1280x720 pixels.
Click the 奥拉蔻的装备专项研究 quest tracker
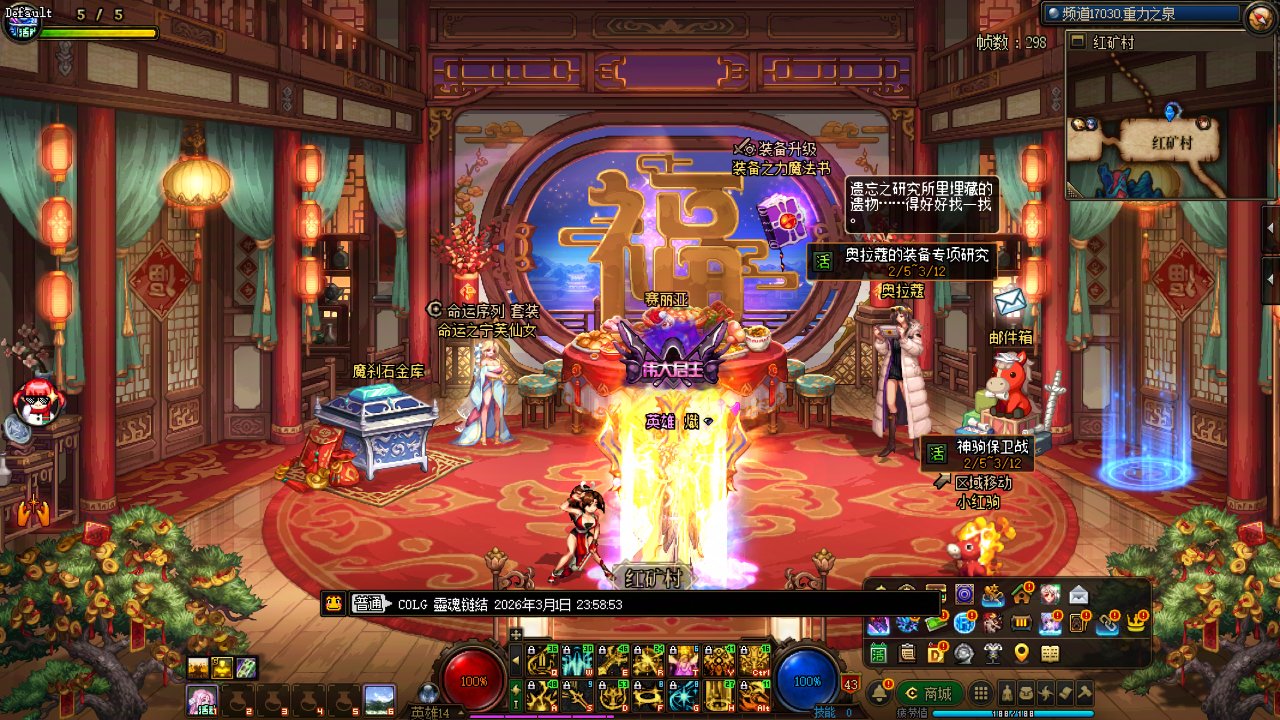click(905, 261)
